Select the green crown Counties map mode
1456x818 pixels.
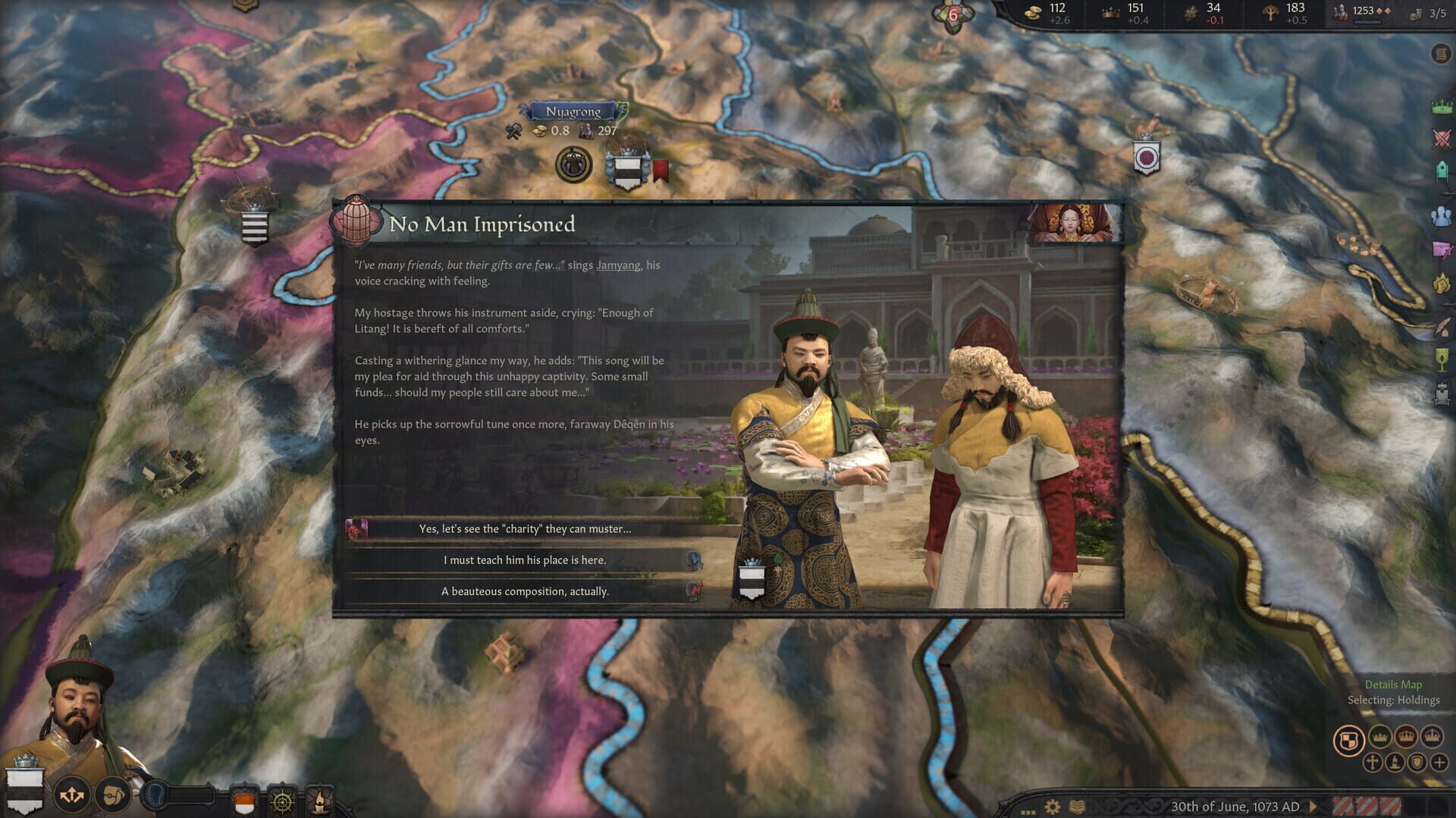1379,737
